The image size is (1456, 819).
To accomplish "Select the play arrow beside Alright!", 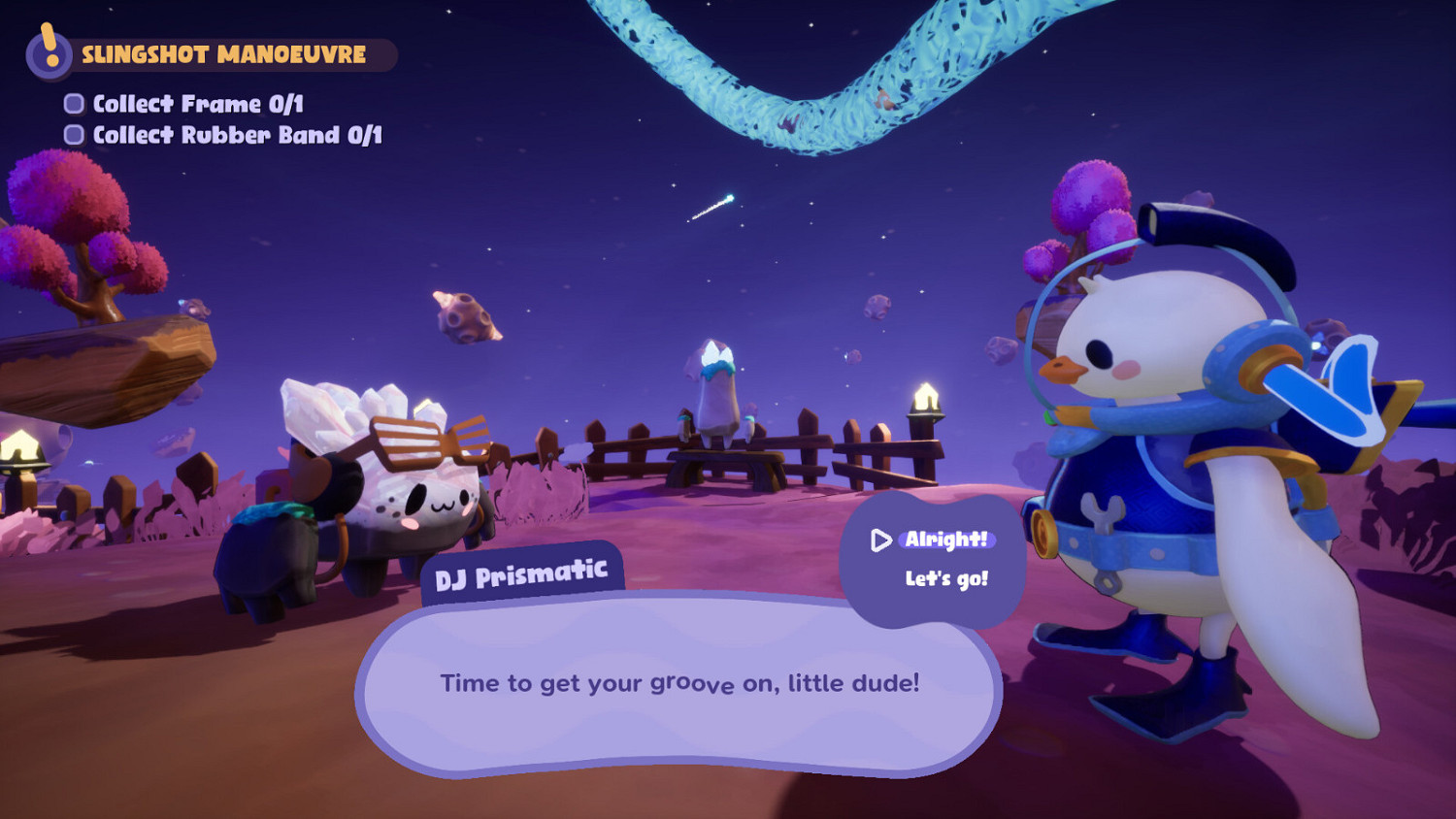I will (881, 541).
